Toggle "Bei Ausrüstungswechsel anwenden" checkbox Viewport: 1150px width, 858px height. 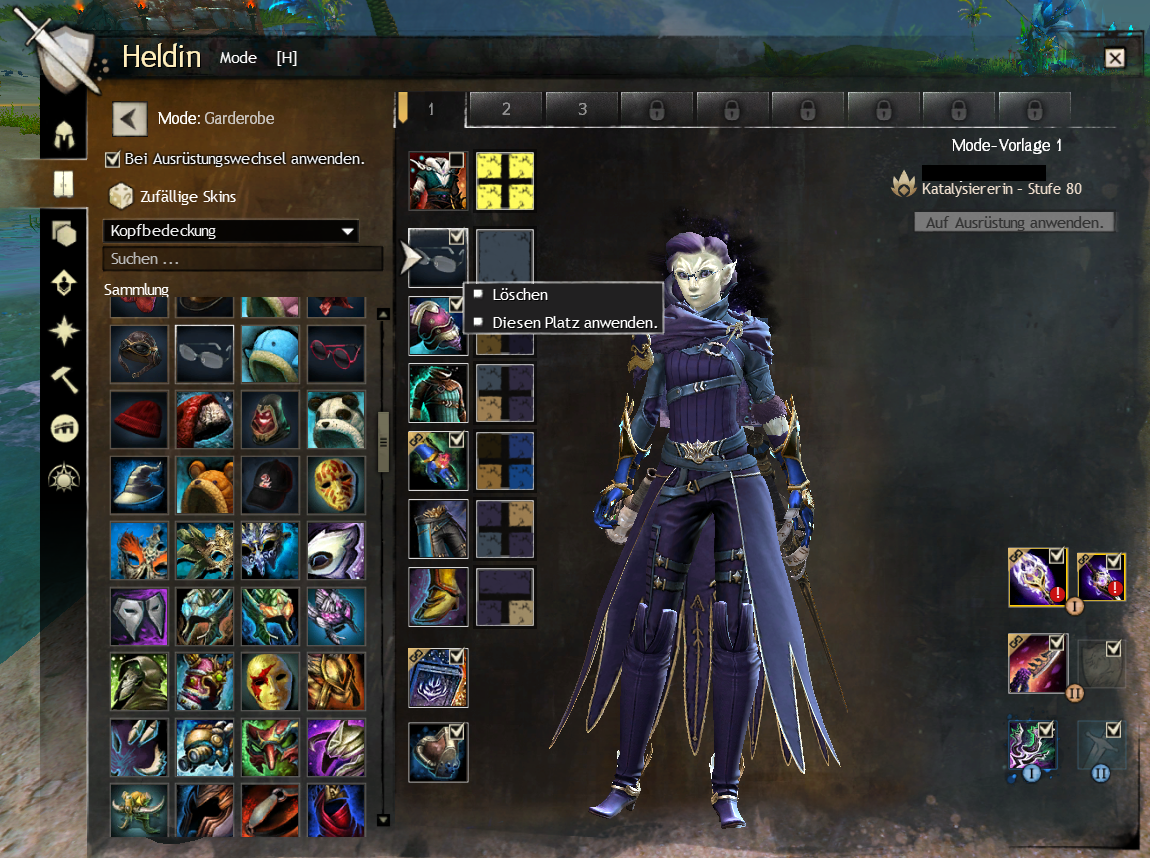click(x=113, y=158)
